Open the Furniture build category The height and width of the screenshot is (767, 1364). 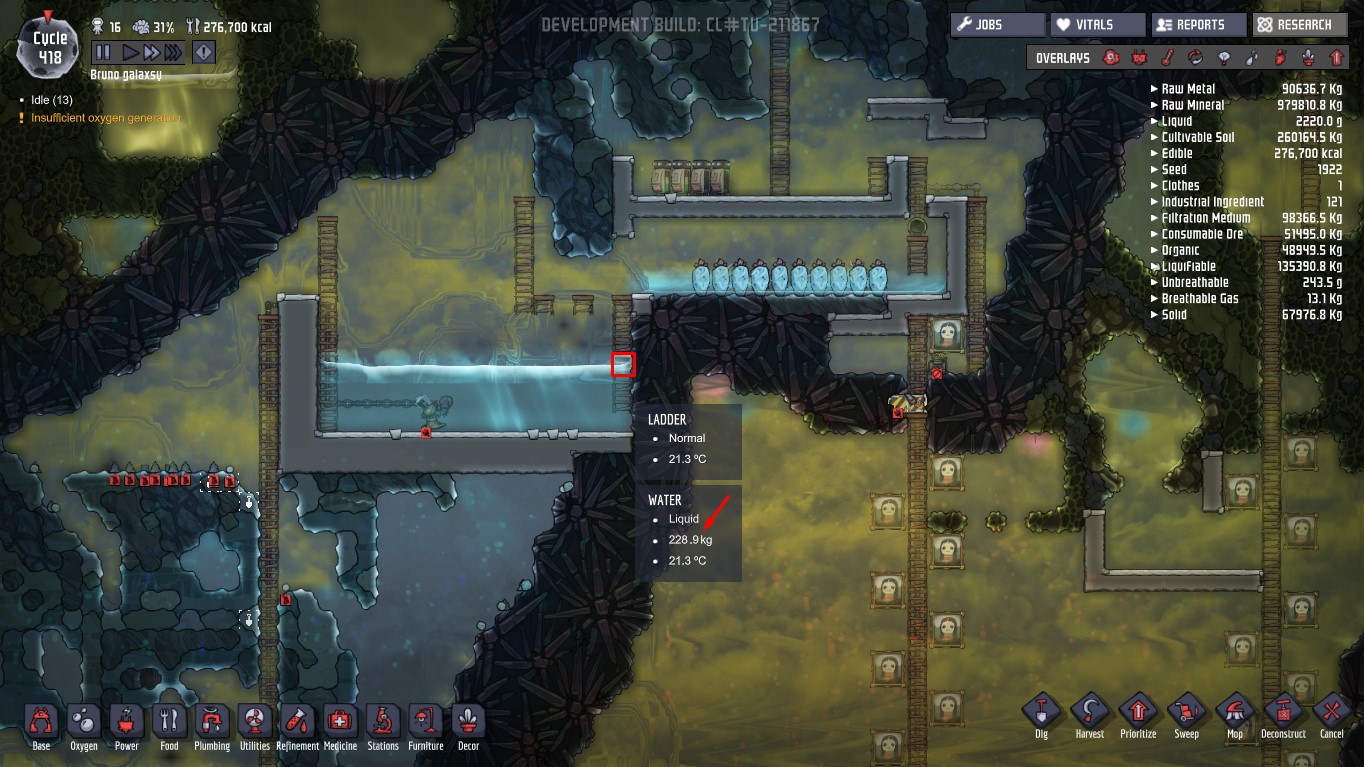426,721
